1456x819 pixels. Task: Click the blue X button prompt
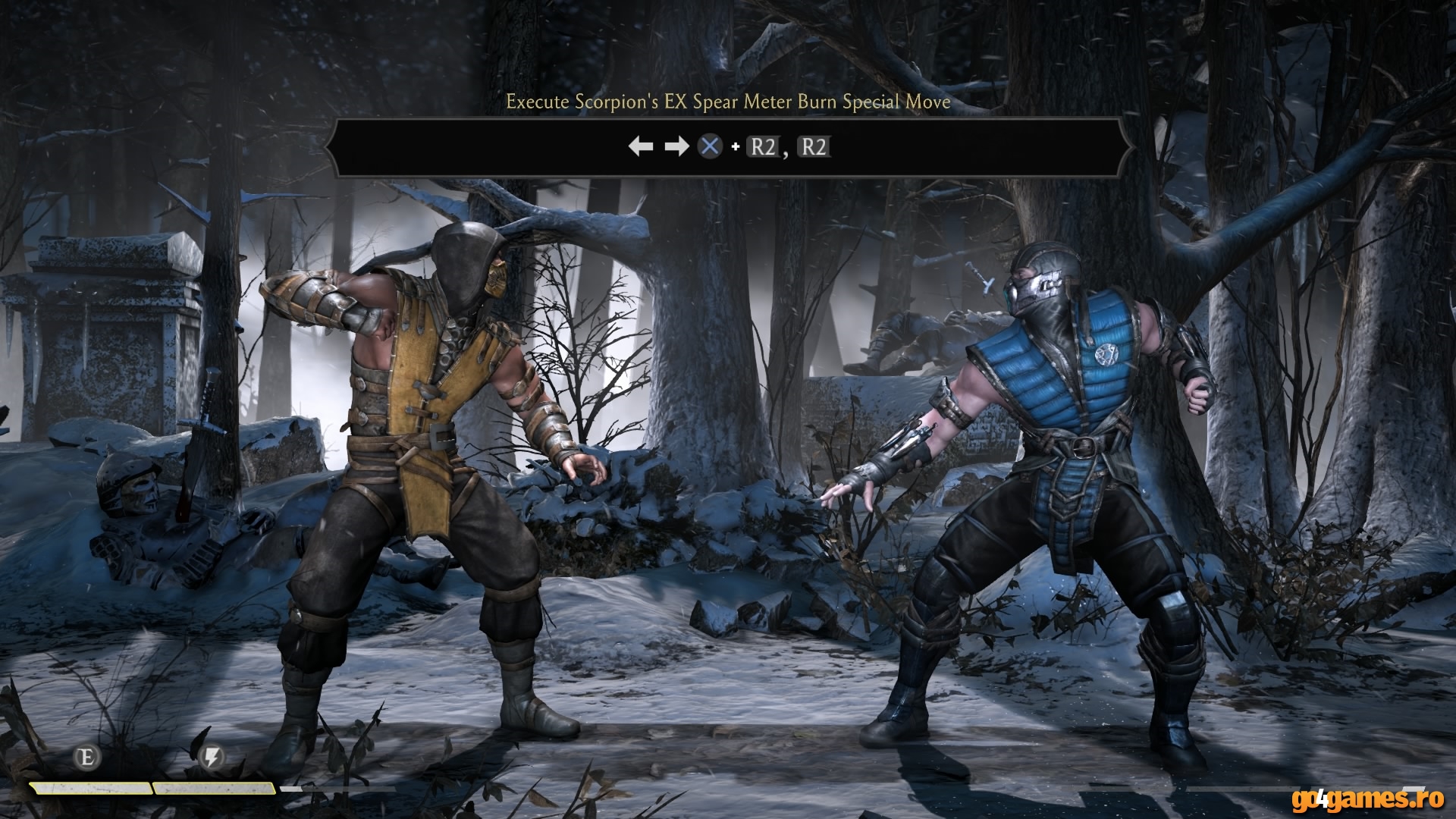click(709, 146)
